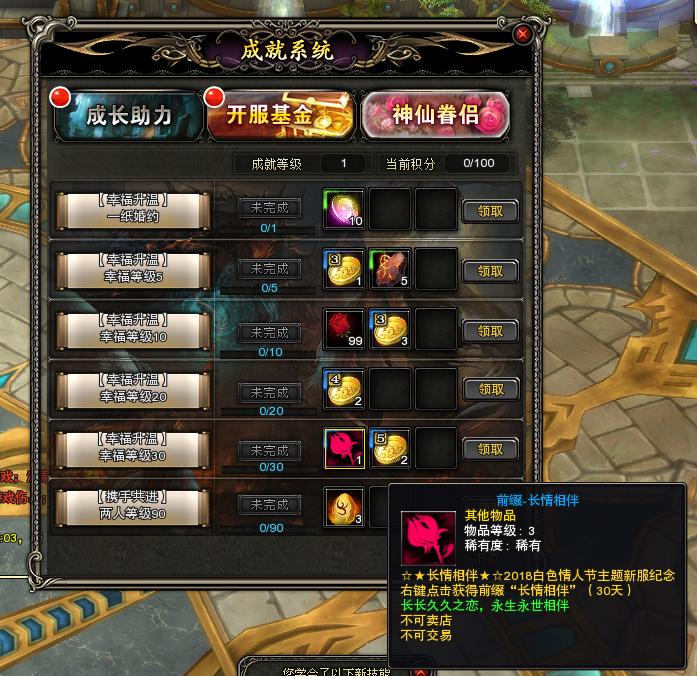Choose the 幸福等级20 achievement scroll
Image resolution: width=697 pixels, height=676 pixels.
tap(133, 389)
